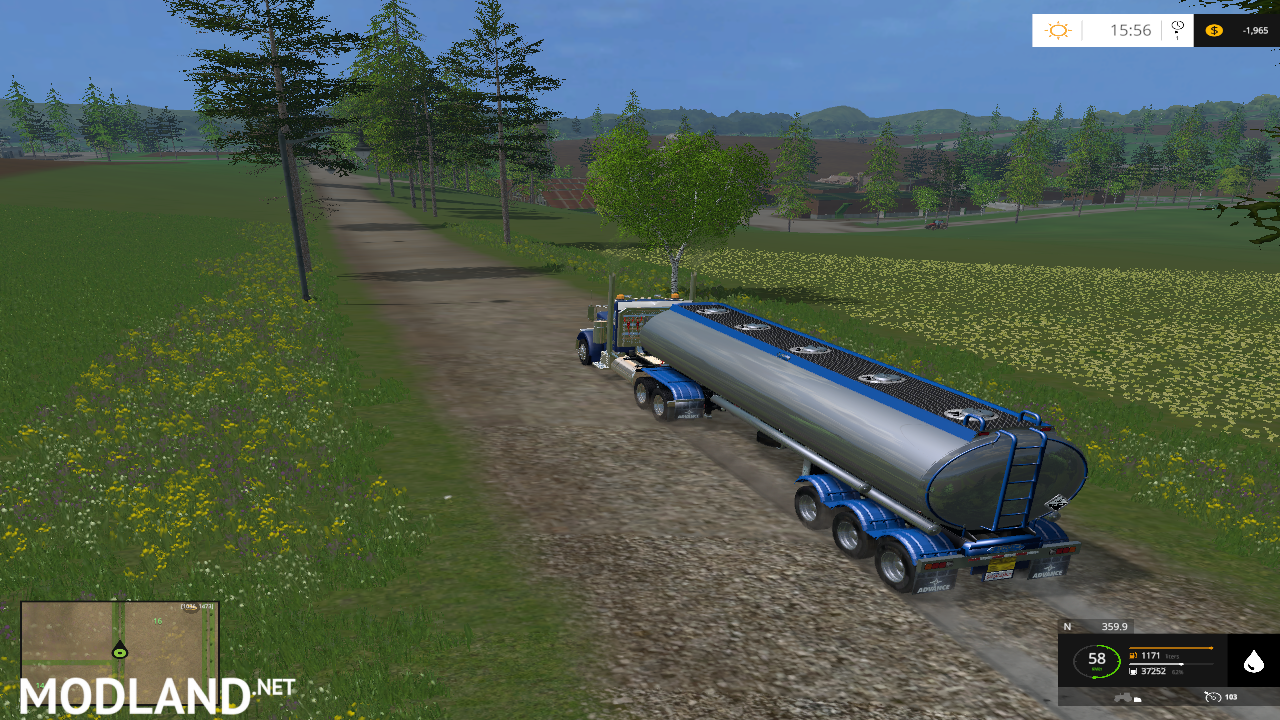Click the 1171 liters fuel readout
This screenshot has width=1280, height=720.
[1151, 655]
